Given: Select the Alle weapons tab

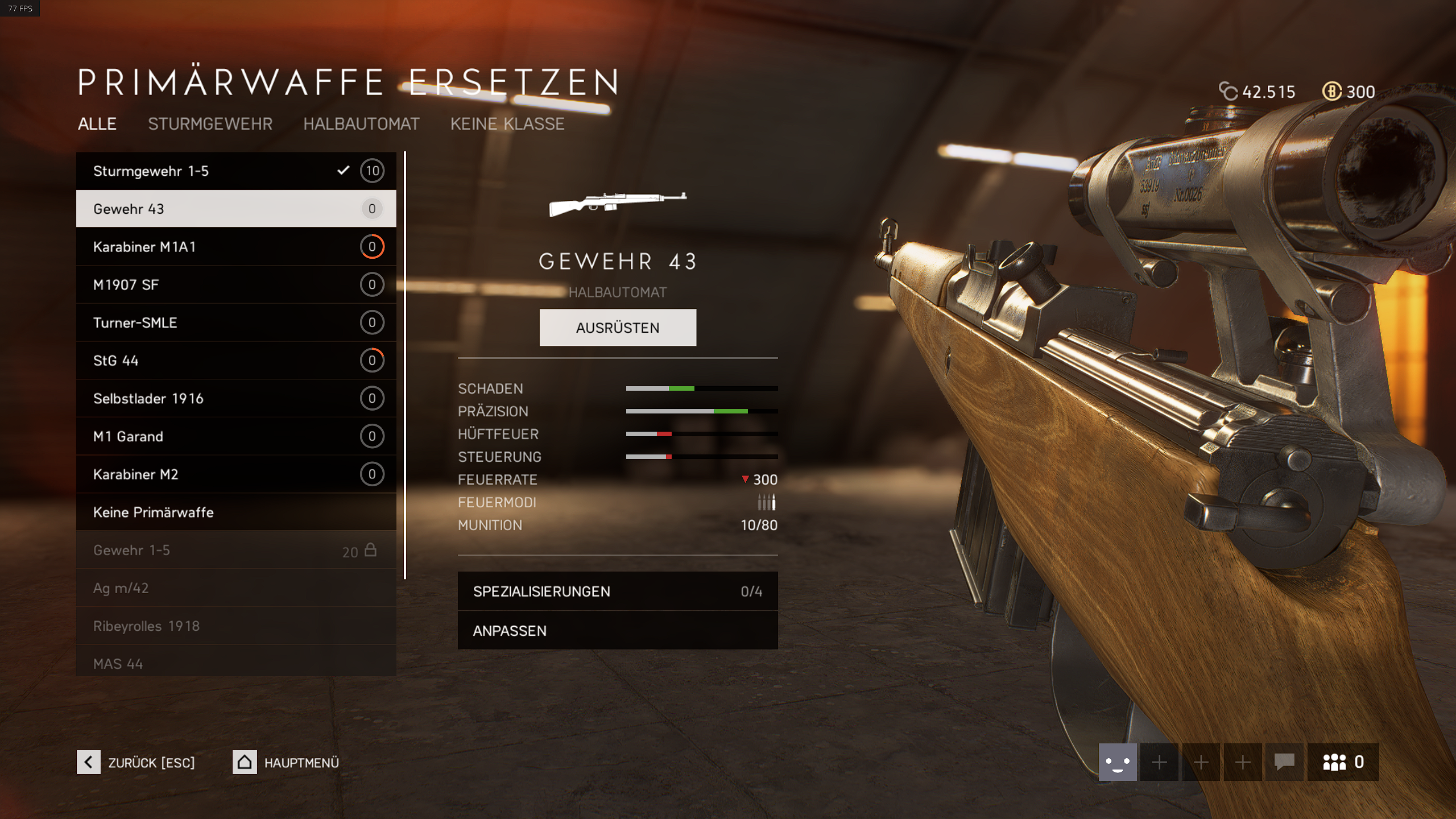Looking at the screenshot, I should [x=97, y=124].
